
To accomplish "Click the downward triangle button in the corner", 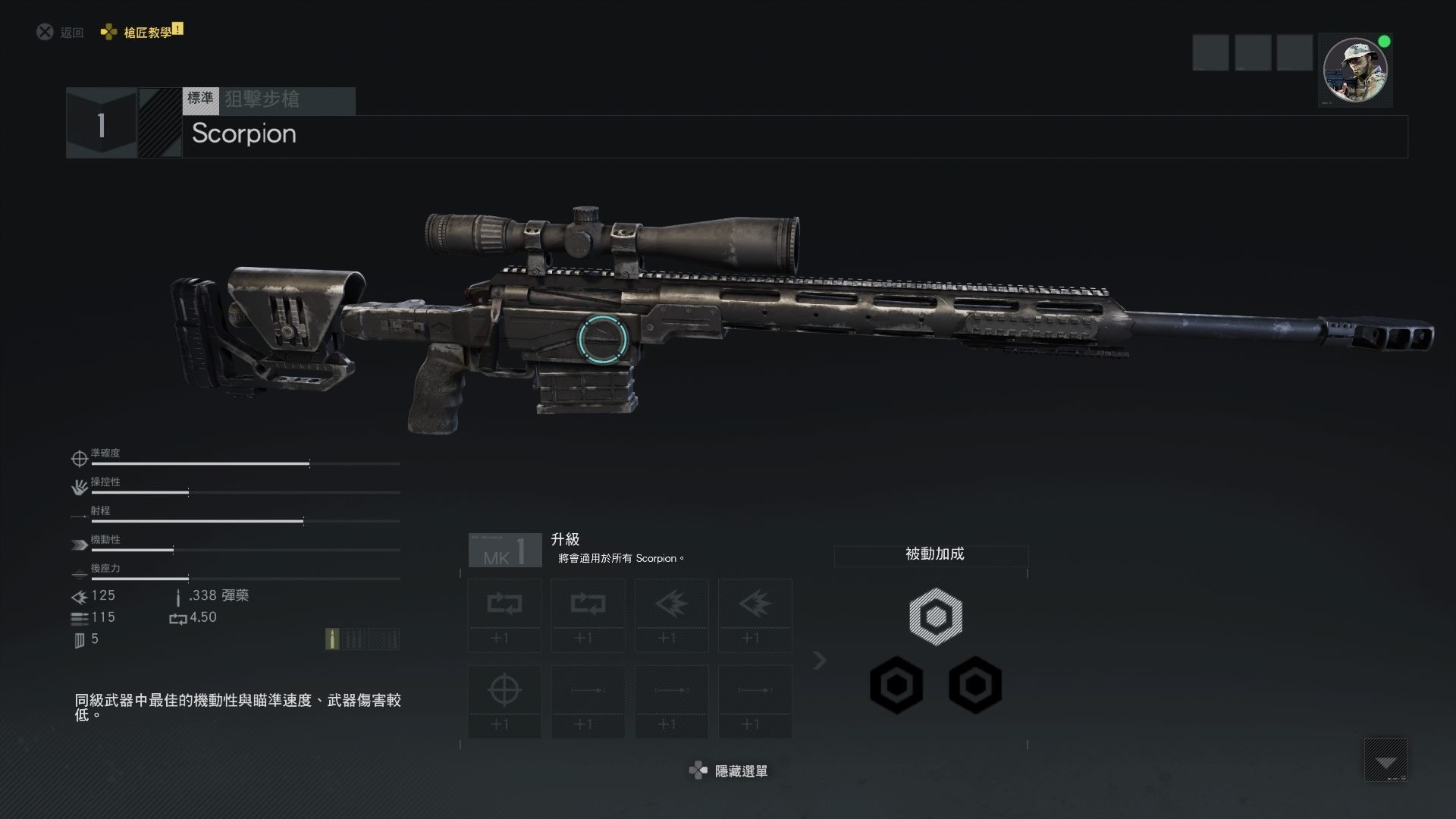I will point(1385,760).
